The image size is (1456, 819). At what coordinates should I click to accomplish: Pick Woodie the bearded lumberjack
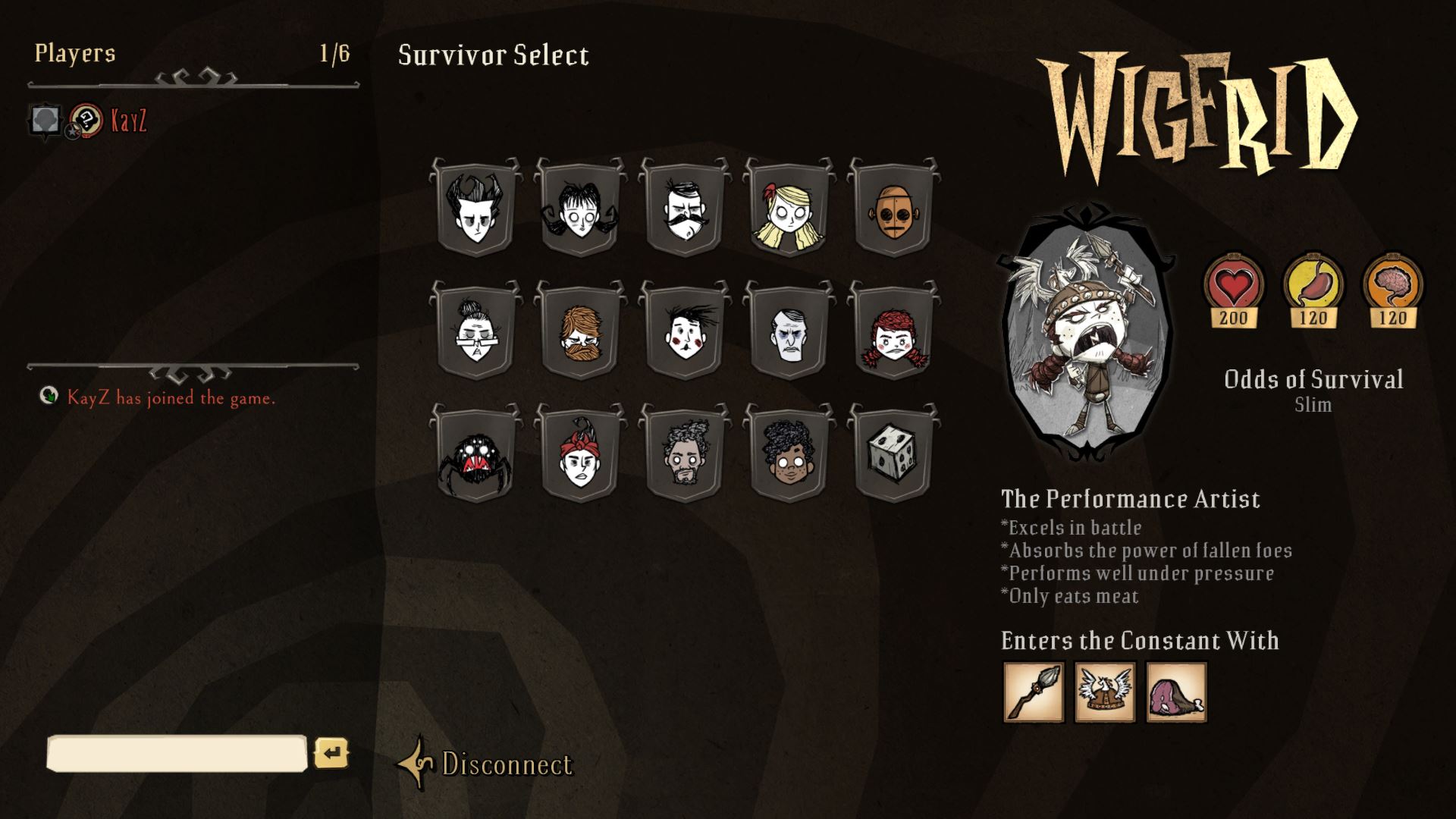(579, 331)
